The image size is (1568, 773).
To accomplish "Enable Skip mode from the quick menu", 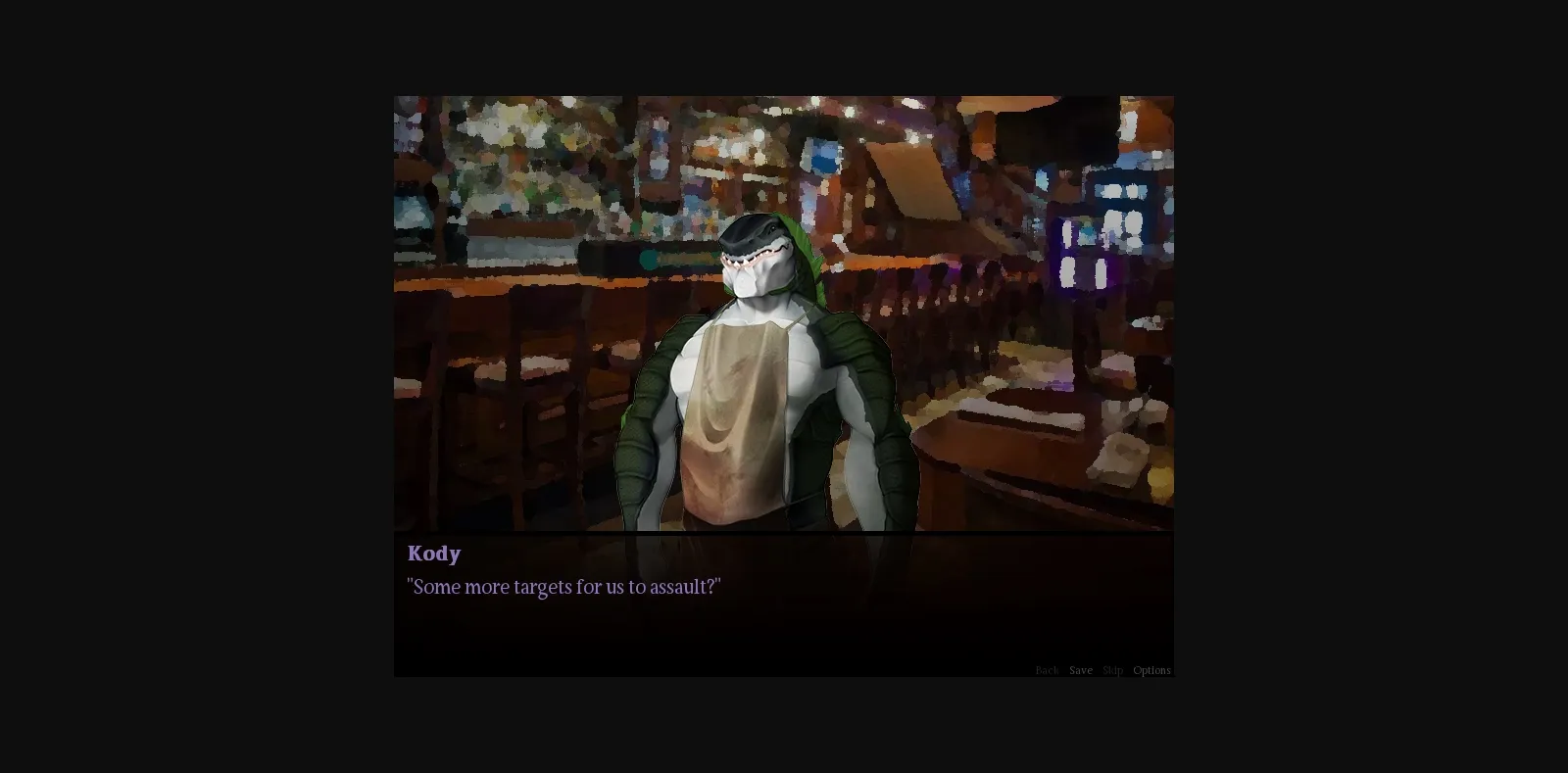I will pyautogui.click(x=1111, y=670).
